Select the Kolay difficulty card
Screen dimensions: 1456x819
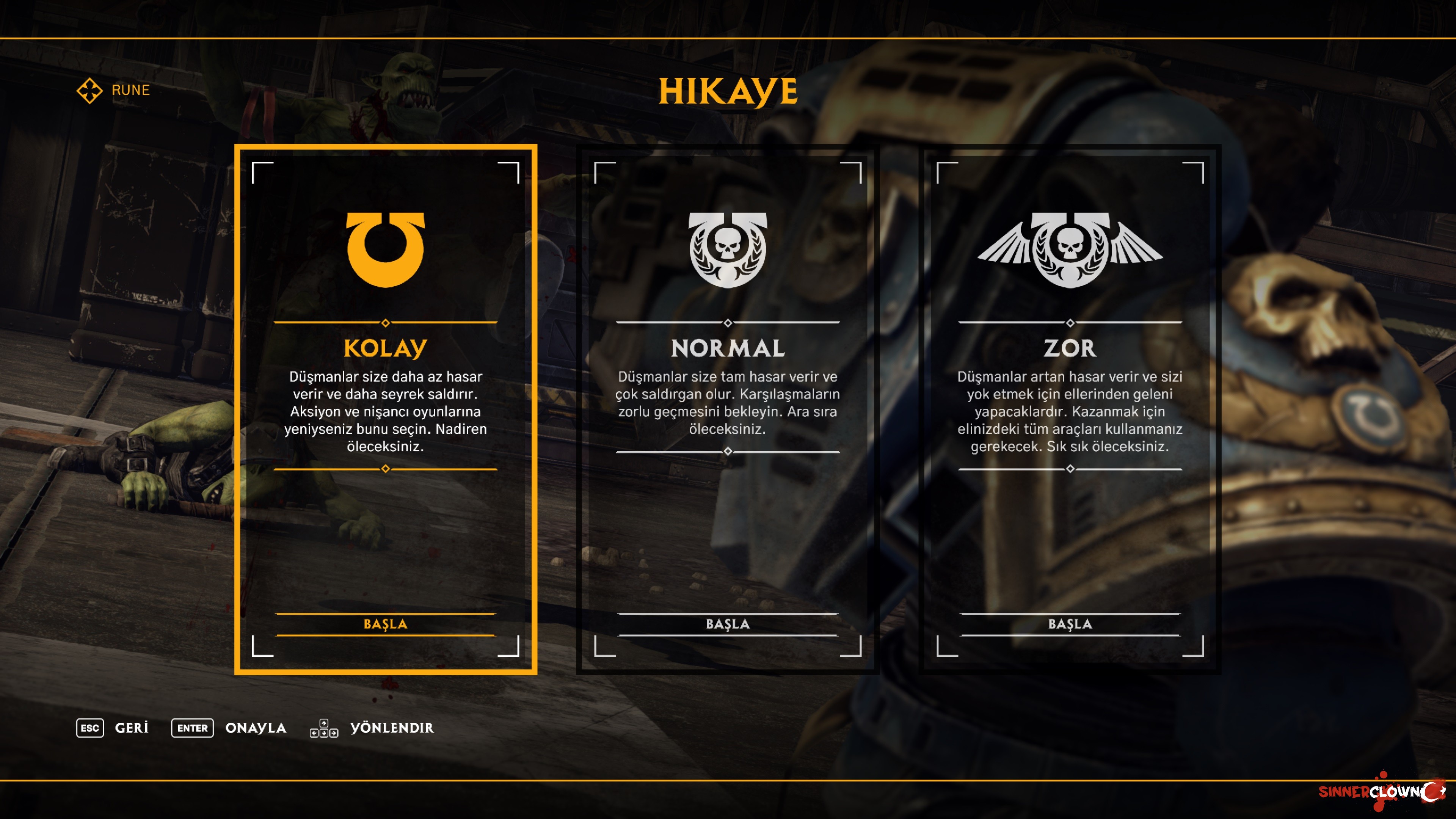[x=386, y=348]
